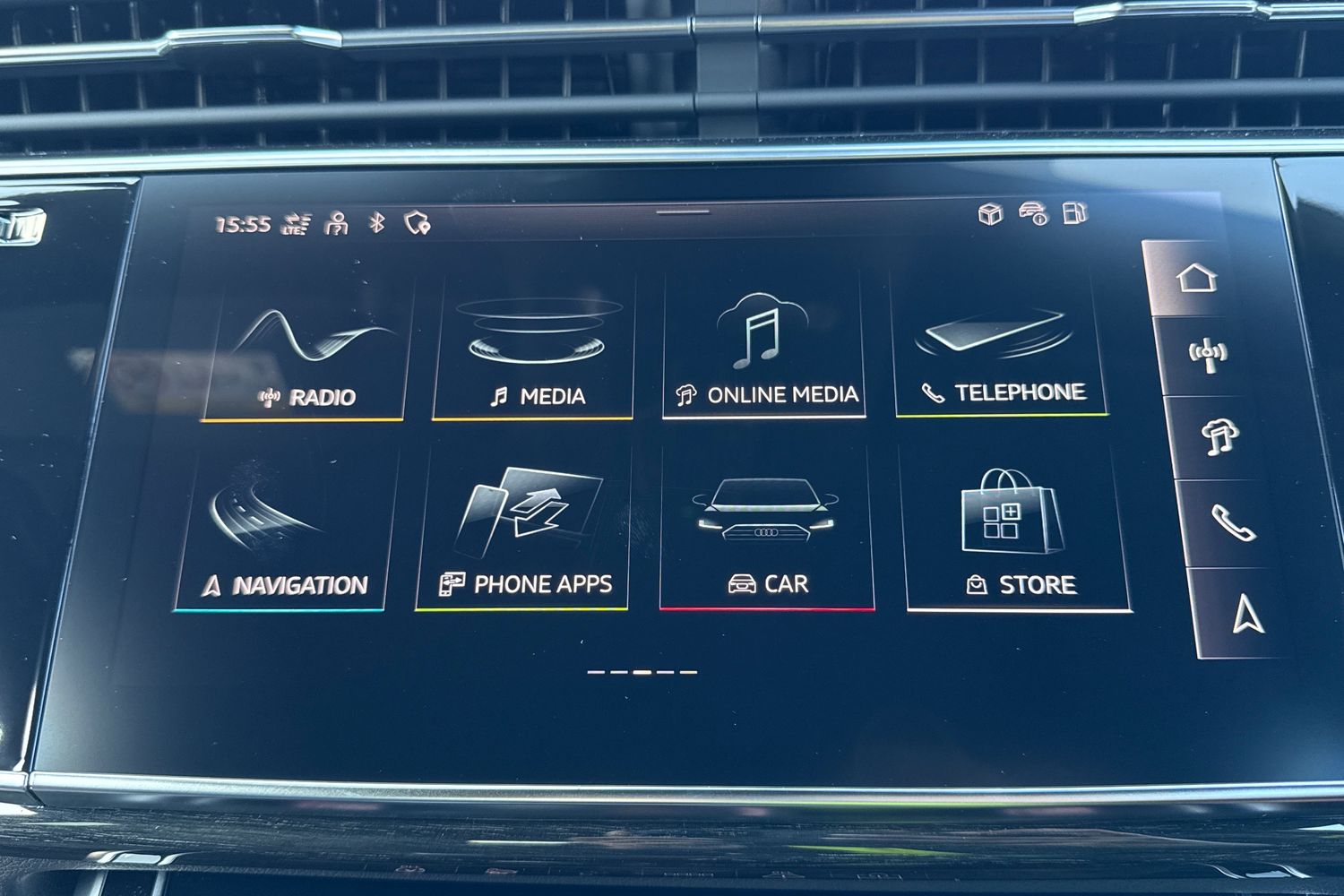Image resolution: width=1344 pixels, height=896 pixels.
Task: Click the phone handset sidebar shortcut
Action: click(1231, 522)
